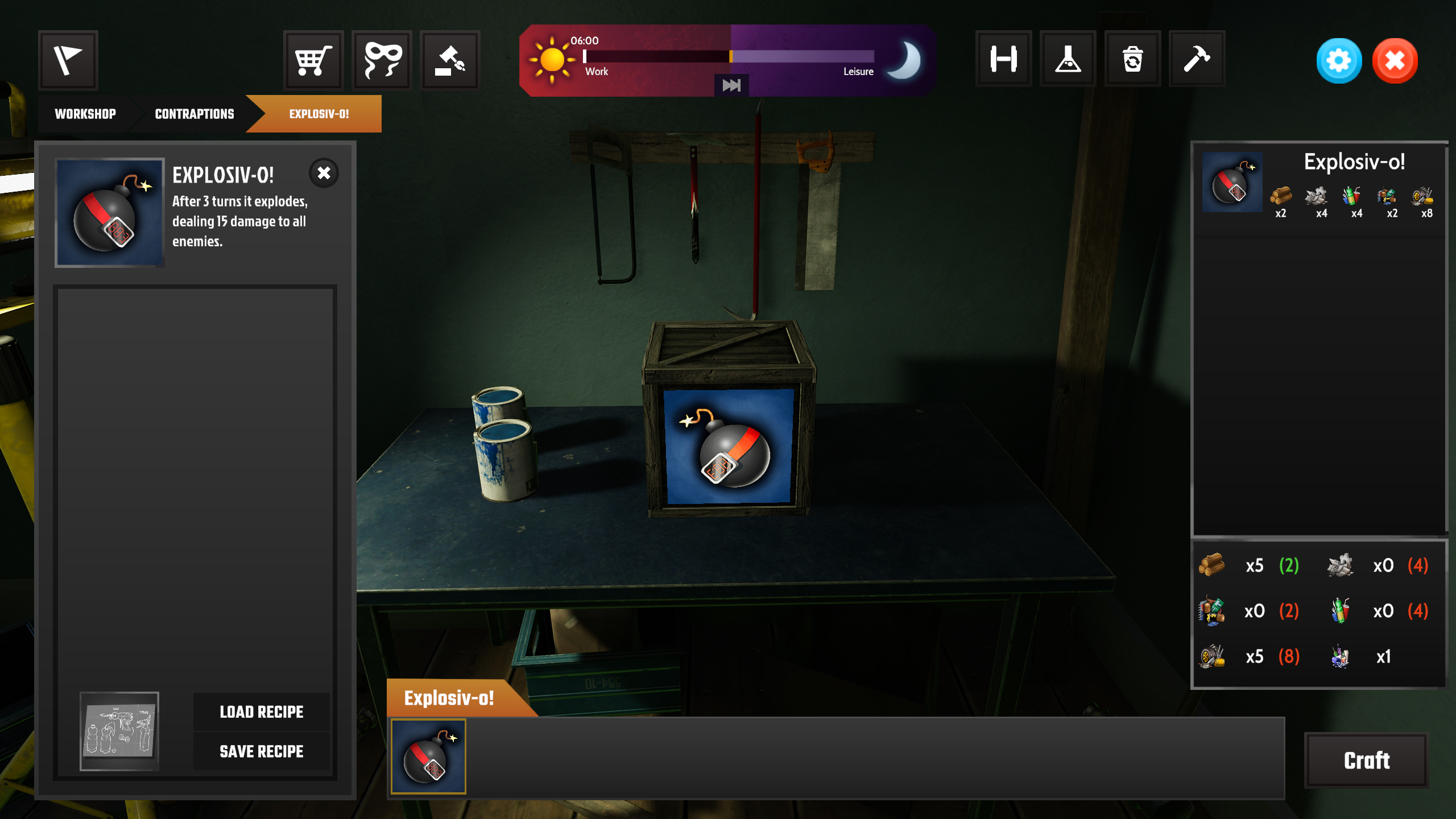The image size is (1456, 819).
Task: Select the Explosiv-o! breadcrumb tab
Action: [318, 114]
